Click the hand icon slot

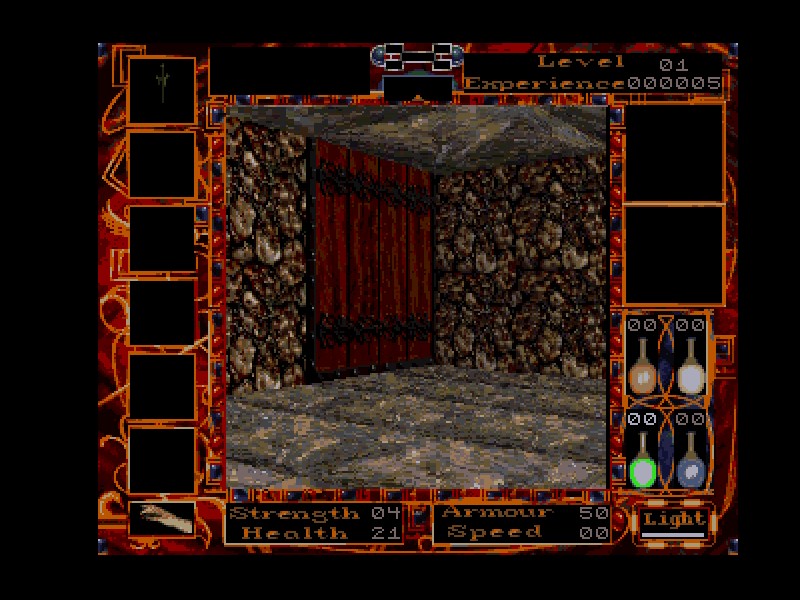(160, 519)
